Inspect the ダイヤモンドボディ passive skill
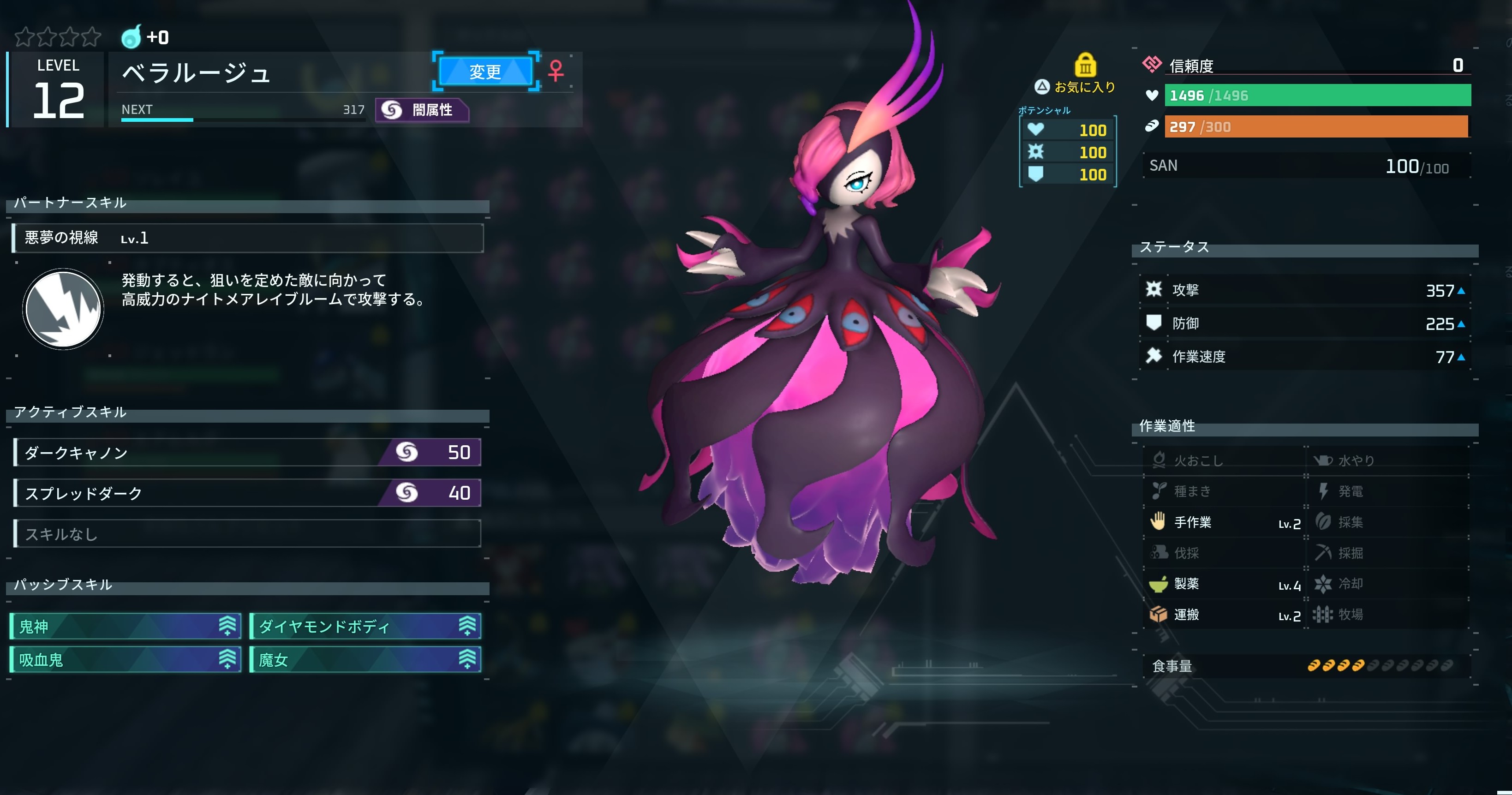 click(x=365, y=626)
